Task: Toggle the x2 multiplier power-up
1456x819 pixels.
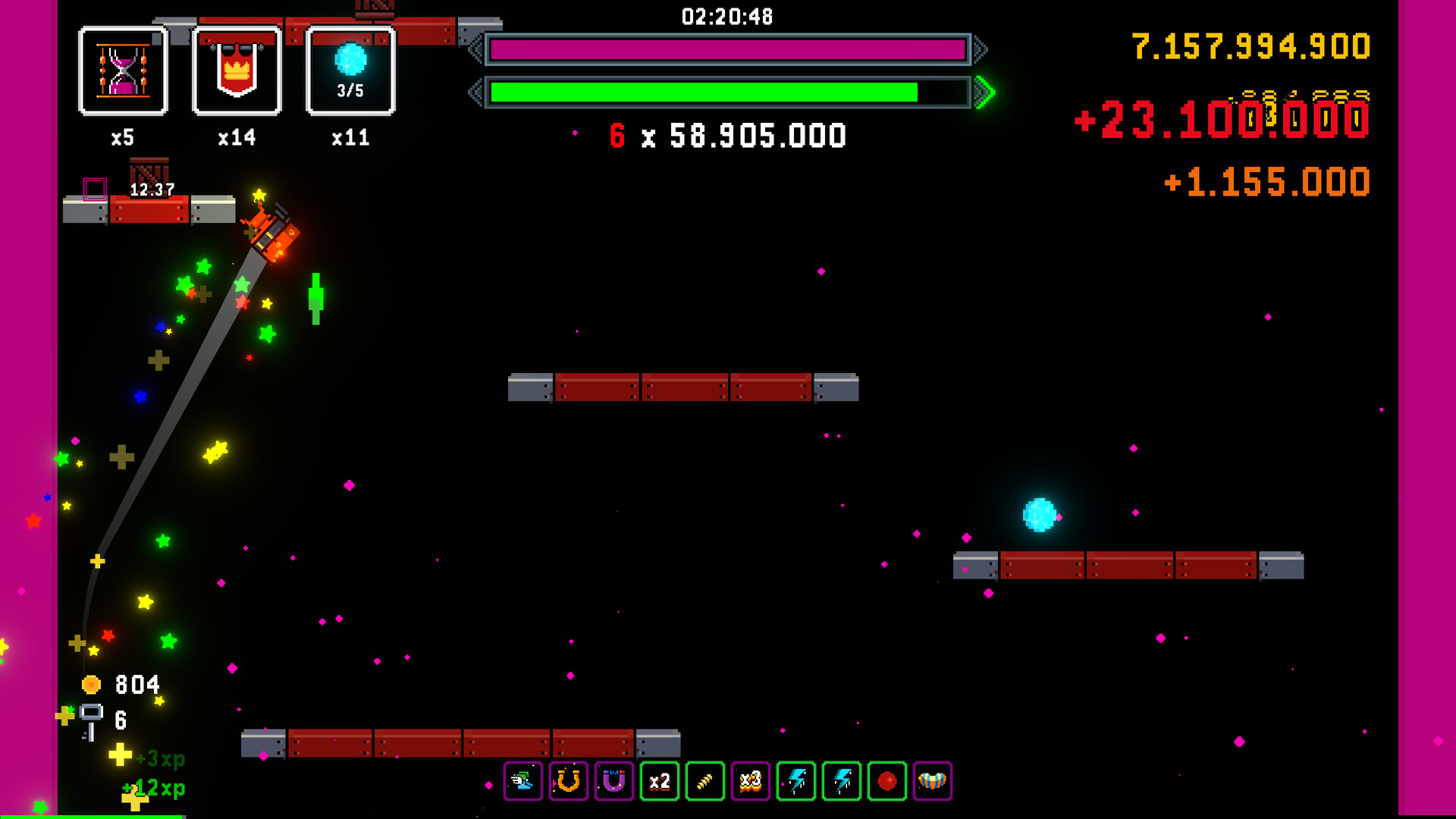Action: [659, 782]
